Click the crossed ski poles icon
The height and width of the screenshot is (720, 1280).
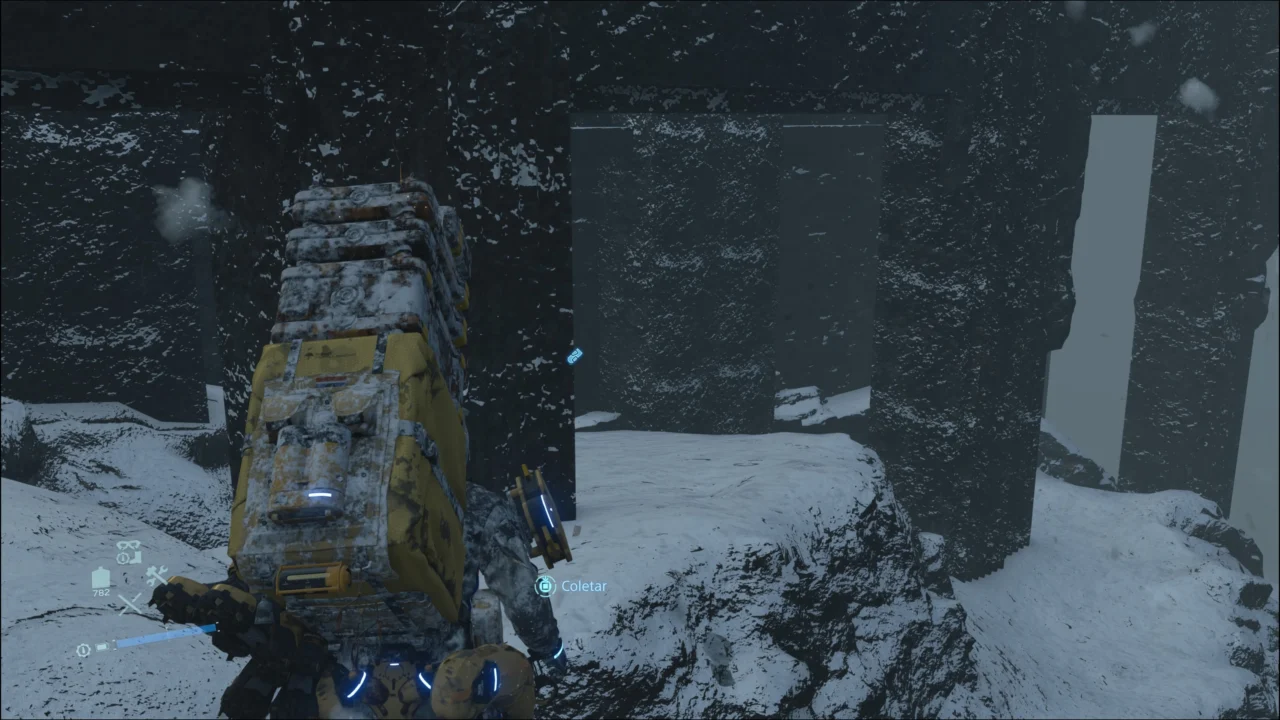130,603
